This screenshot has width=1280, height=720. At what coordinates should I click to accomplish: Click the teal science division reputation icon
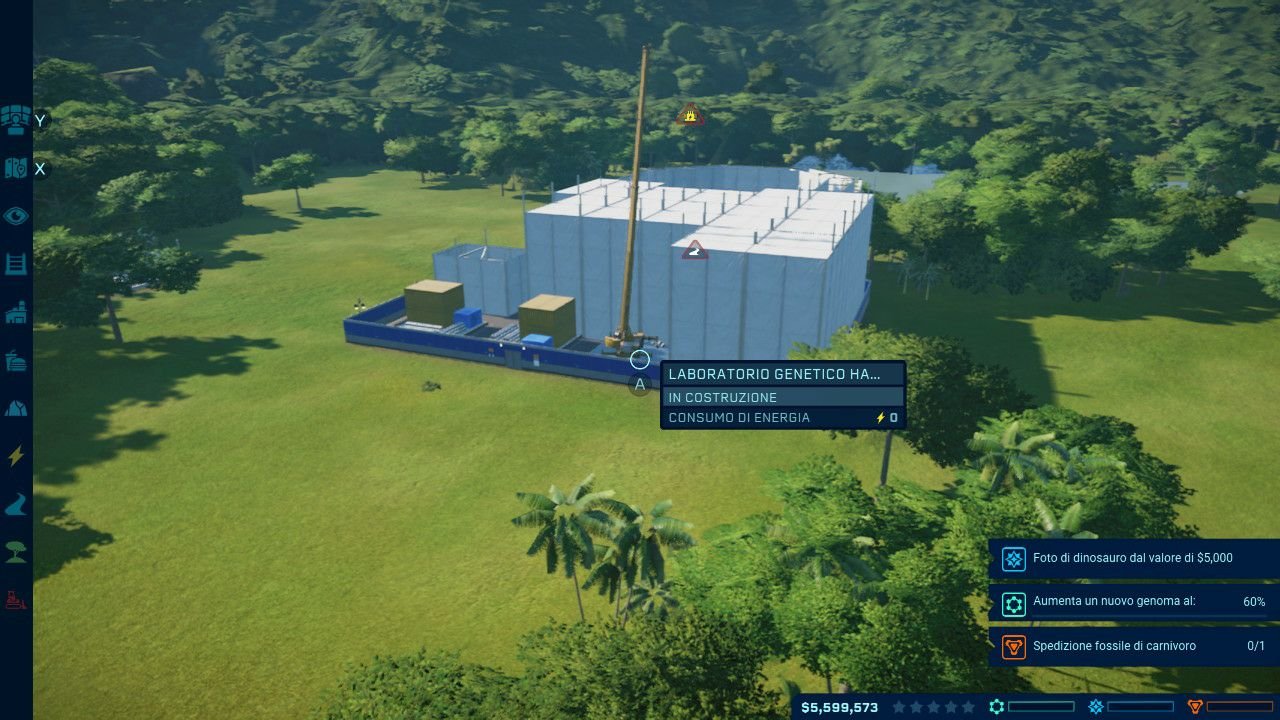(997, 707)
